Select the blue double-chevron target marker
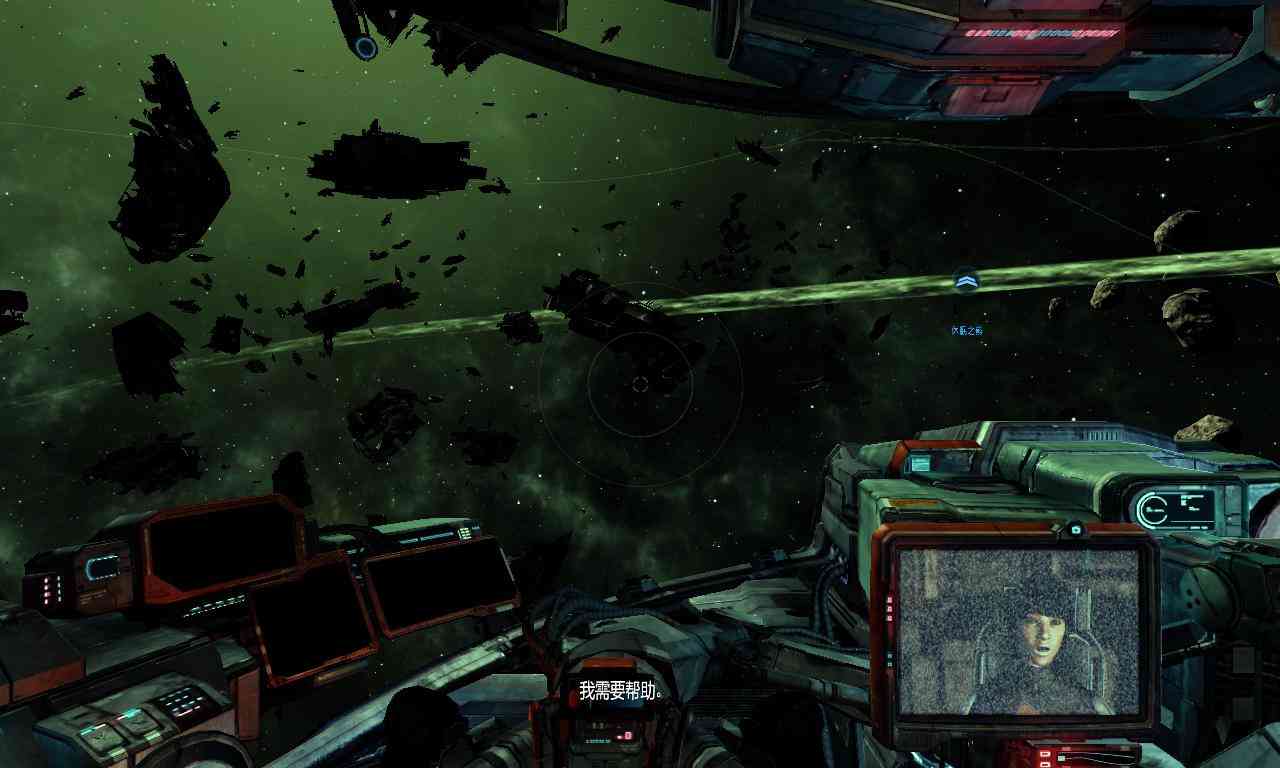Viewport: 1280px width, 768px height. pyautogui.click(x=965, y=282)
